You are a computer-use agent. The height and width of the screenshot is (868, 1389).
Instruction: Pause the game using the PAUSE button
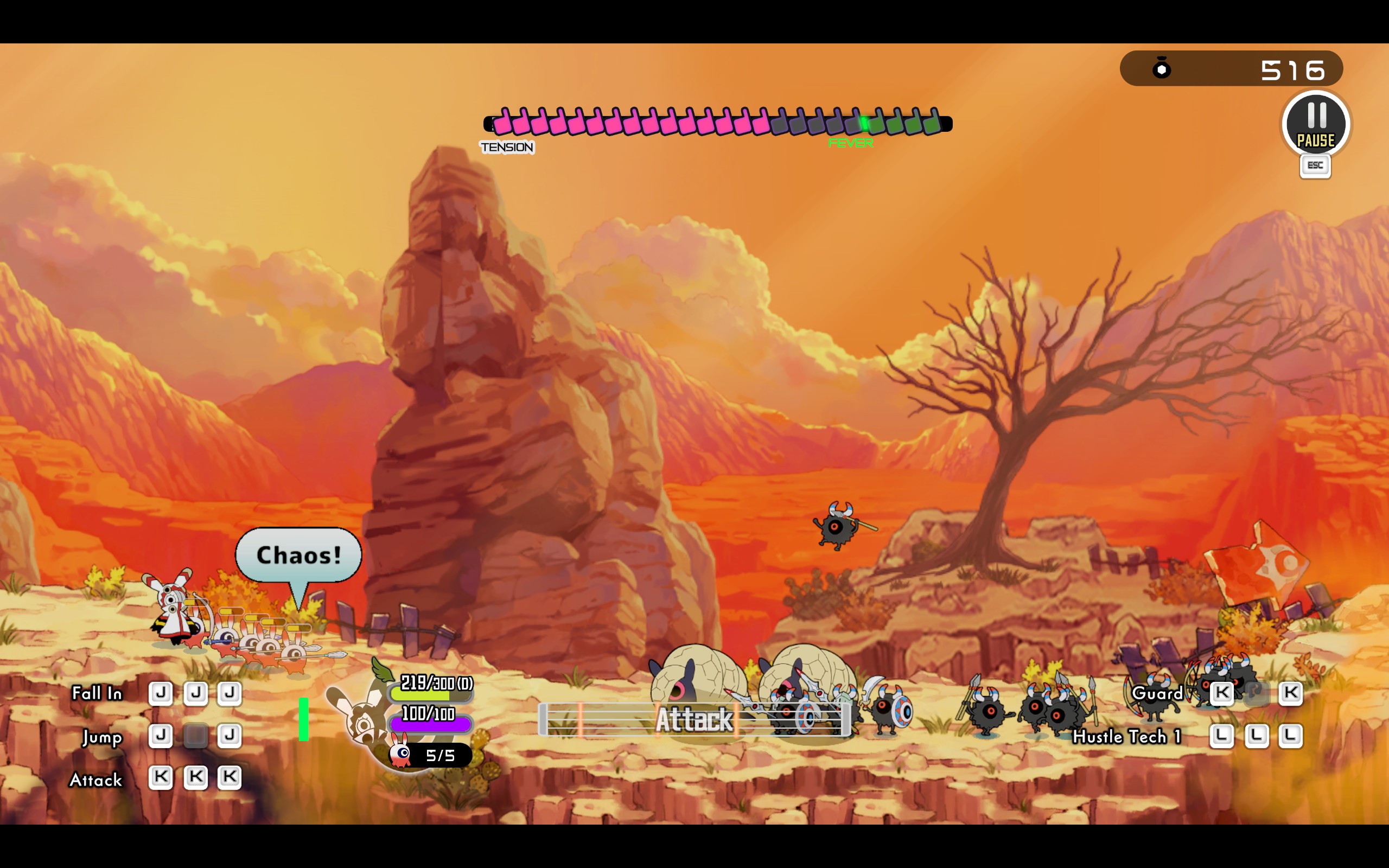[1316, 124]
